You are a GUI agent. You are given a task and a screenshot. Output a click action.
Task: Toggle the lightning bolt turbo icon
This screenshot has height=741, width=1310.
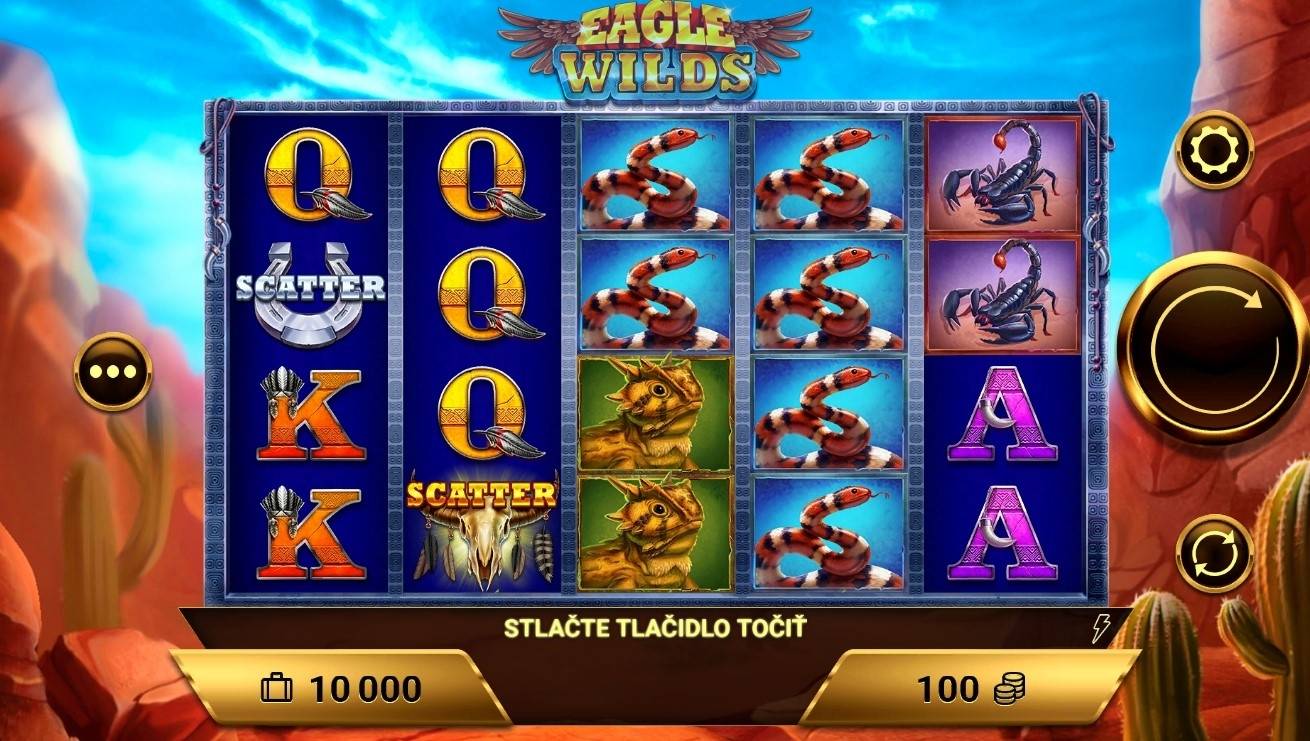(x=1101, y=629)
